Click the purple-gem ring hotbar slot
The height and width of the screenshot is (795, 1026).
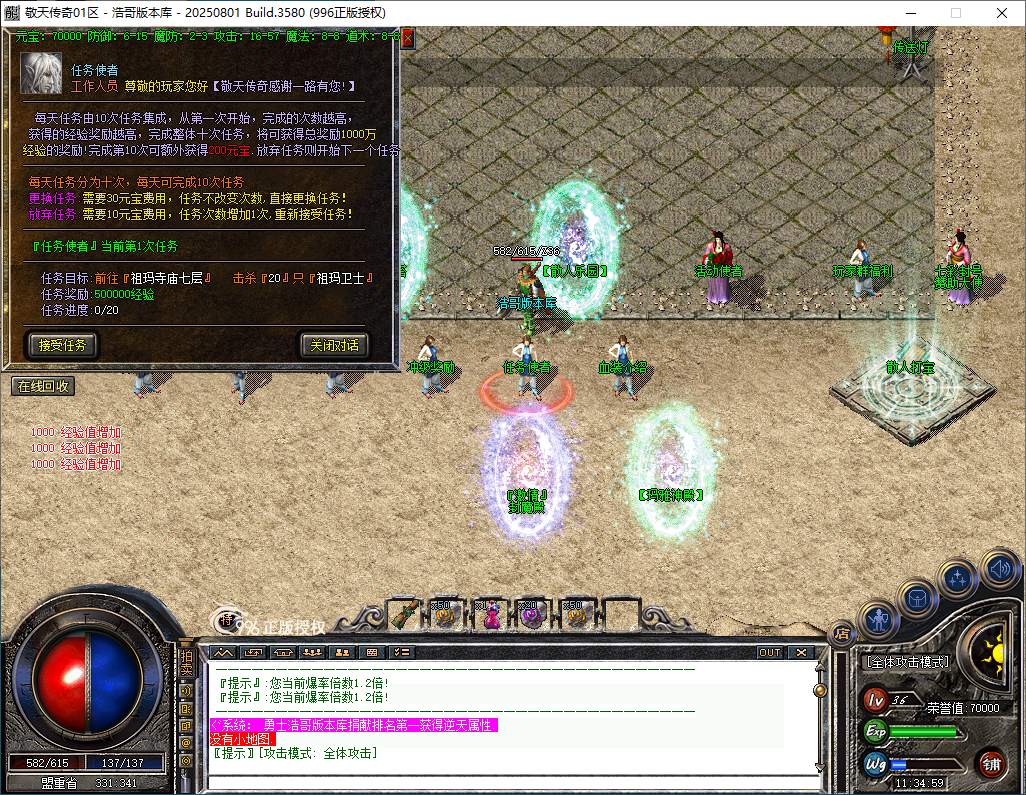(531, 614)
